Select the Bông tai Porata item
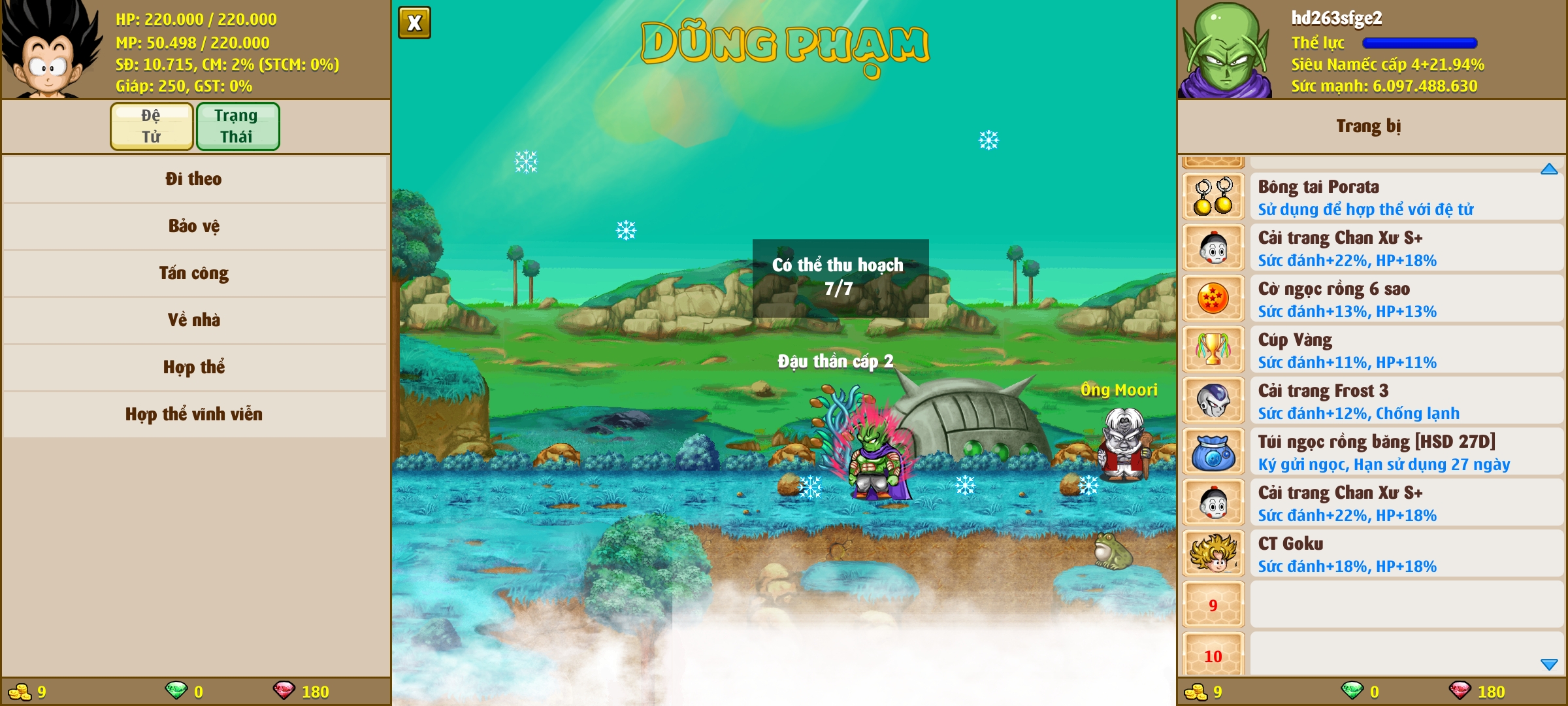The height and width of the screenshot is (706, 1568). tap(1372, 197)
